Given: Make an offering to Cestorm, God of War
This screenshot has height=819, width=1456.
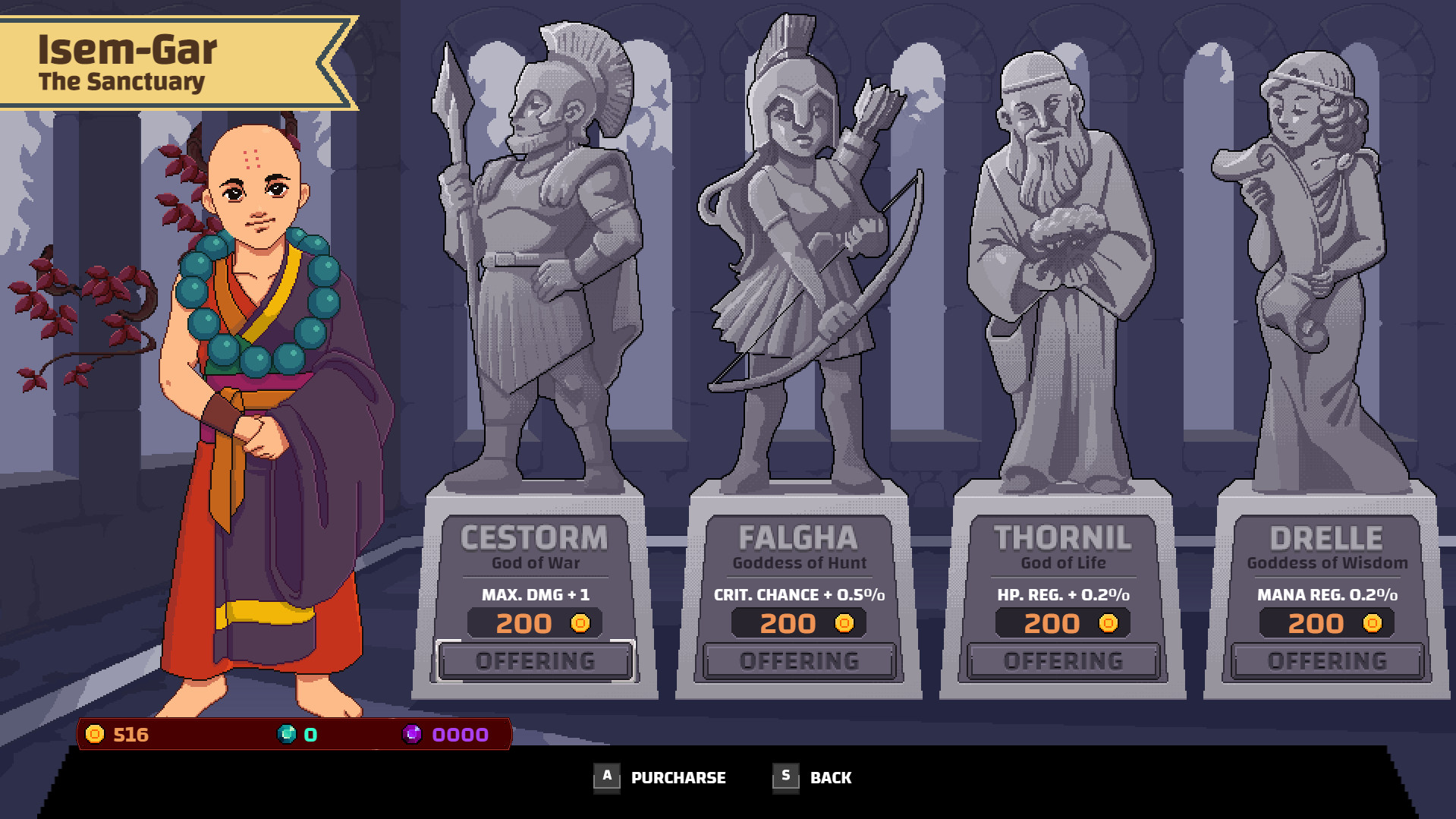Looking at the screenshot, I should coord(535,660).
